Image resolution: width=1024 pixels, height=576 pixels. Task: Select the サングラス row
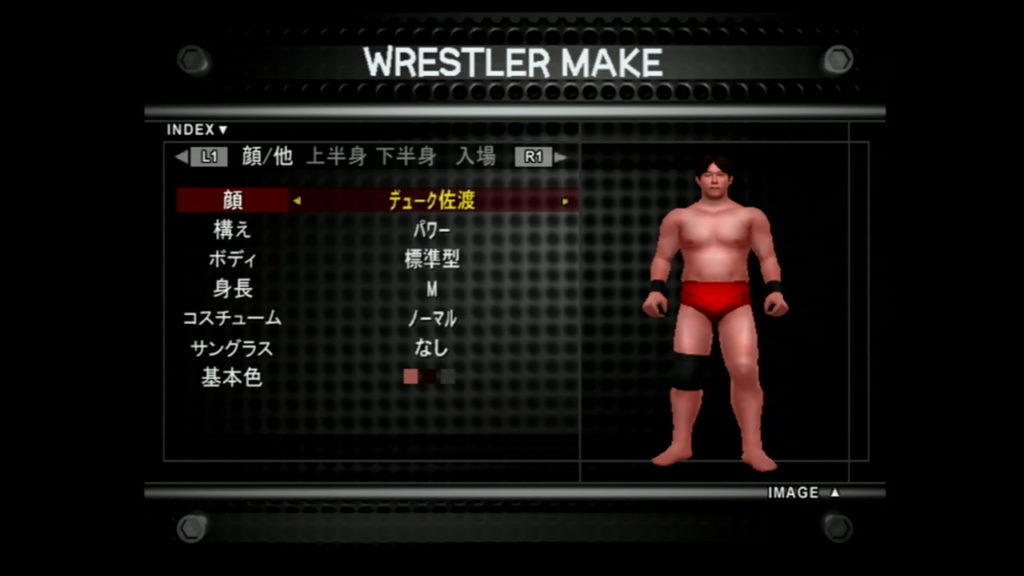pos(232,349)
